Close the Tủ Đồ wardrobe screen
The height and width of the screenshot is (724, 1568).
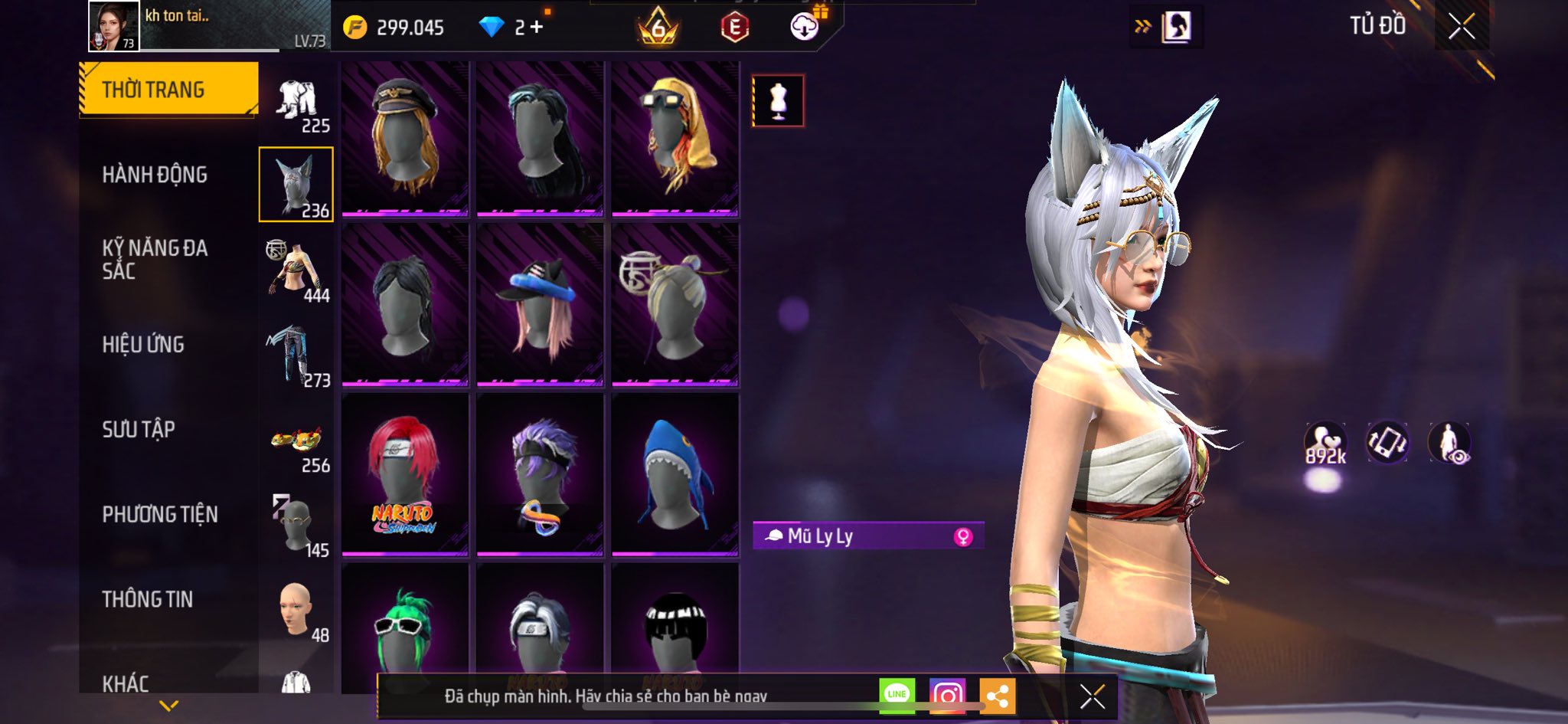(x=1462, y=27)
